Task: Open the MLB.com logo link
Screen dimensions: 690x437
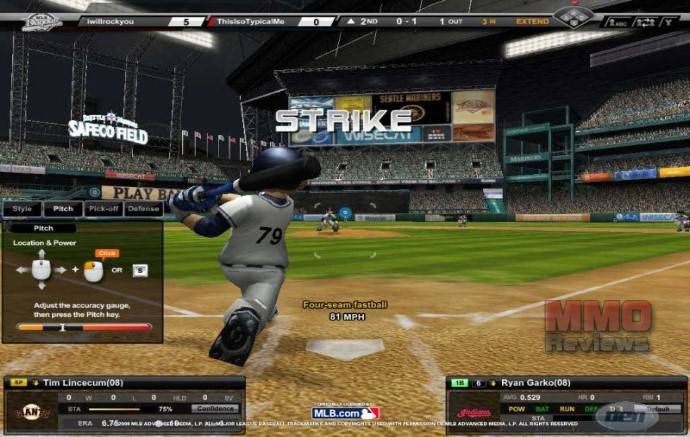Action: (x=345, y=412)
